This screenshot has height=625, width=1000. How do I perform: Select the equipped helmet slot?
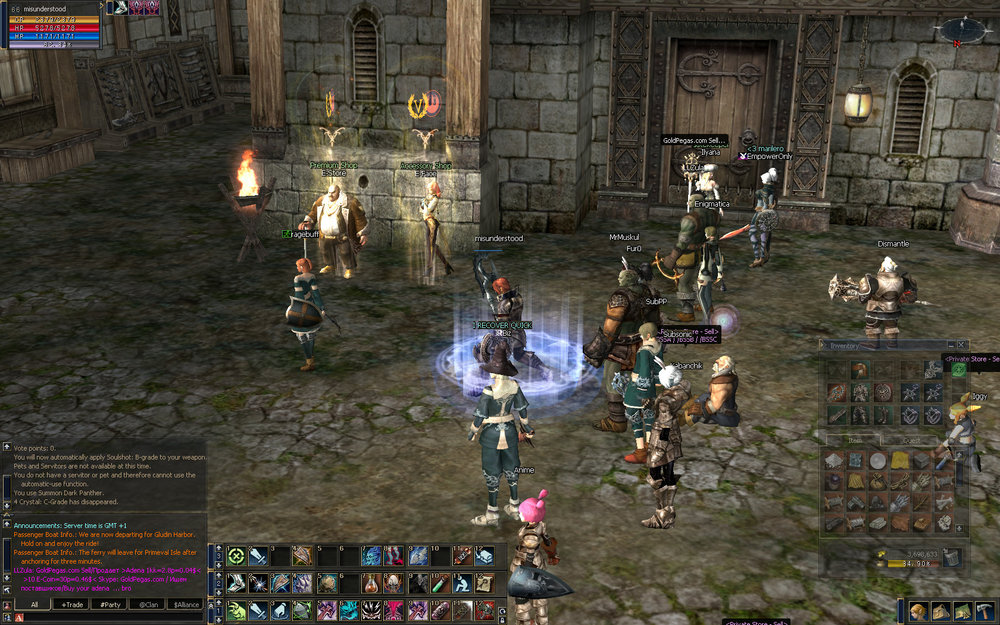click(x=859, y=370)
